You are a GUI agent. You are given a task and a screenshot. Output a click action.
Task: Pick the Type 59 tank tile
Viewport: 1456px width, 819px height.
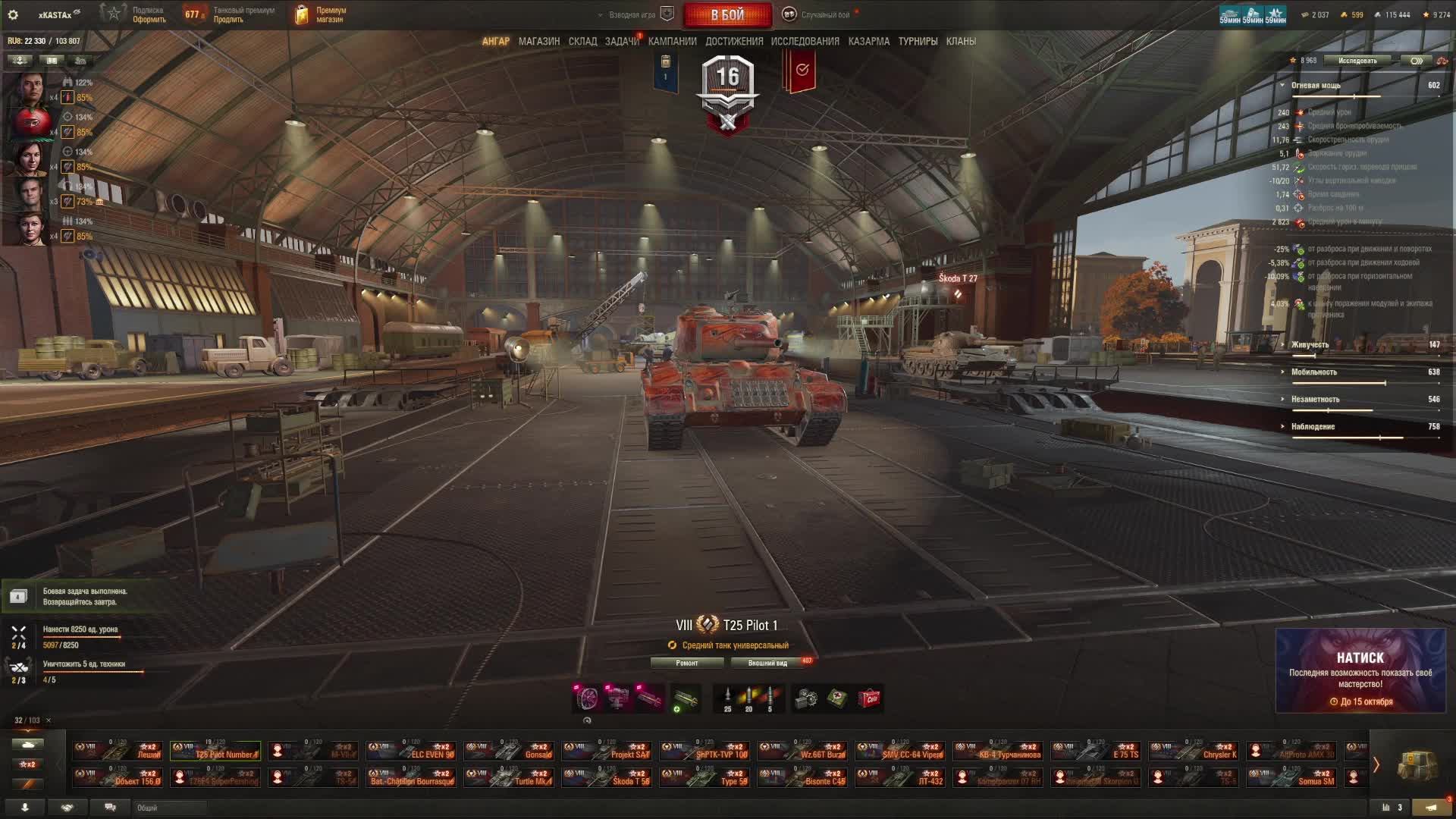[x=704, y=777]
